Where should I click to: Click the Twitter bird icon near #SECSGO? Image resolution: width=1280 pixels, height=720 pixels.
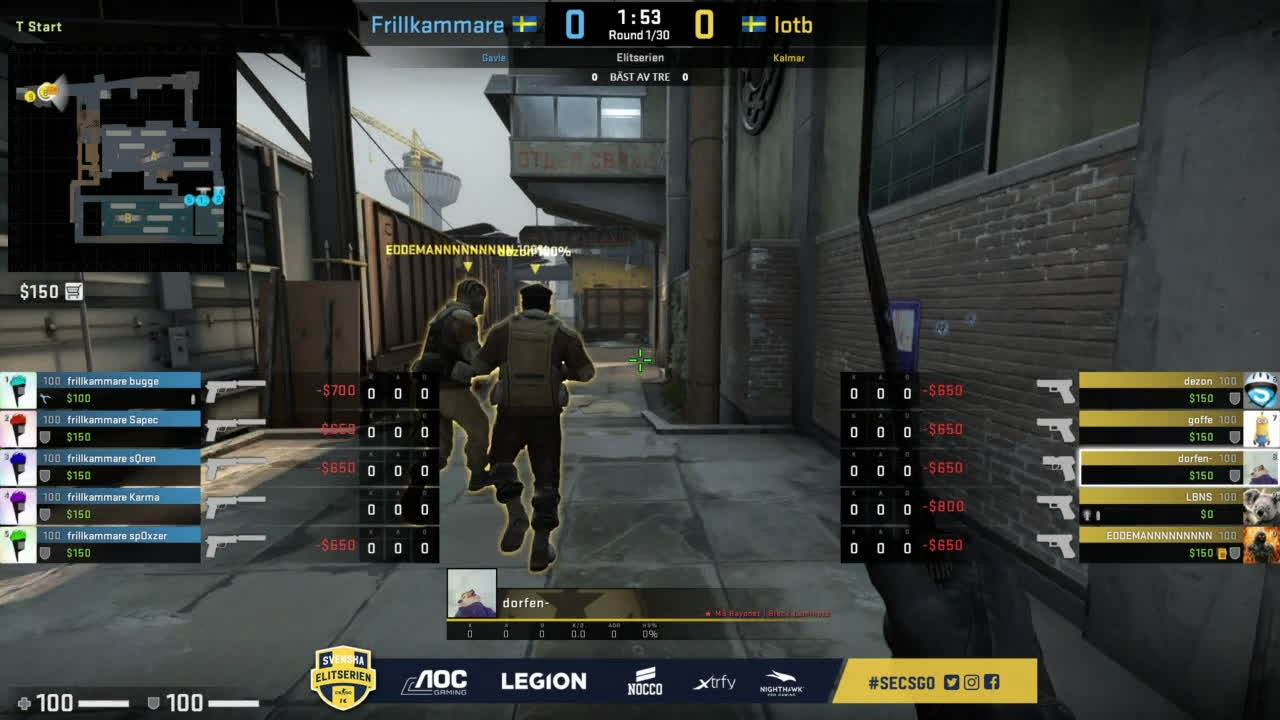tap(953, 682)
